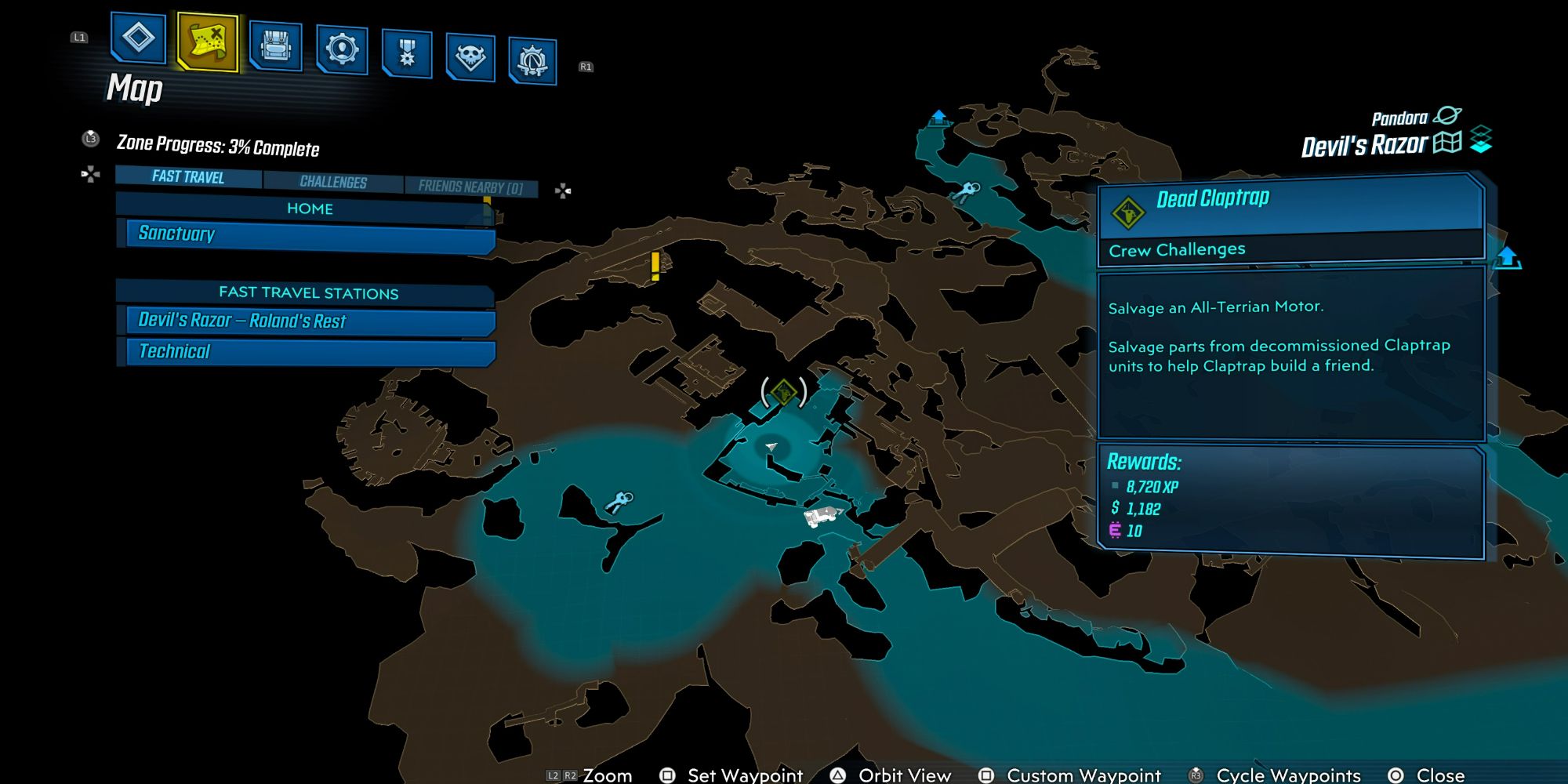1568x784 pixels.
Task: Toggle the map layers icon beside Devil's Razor
Action: 1481,140
